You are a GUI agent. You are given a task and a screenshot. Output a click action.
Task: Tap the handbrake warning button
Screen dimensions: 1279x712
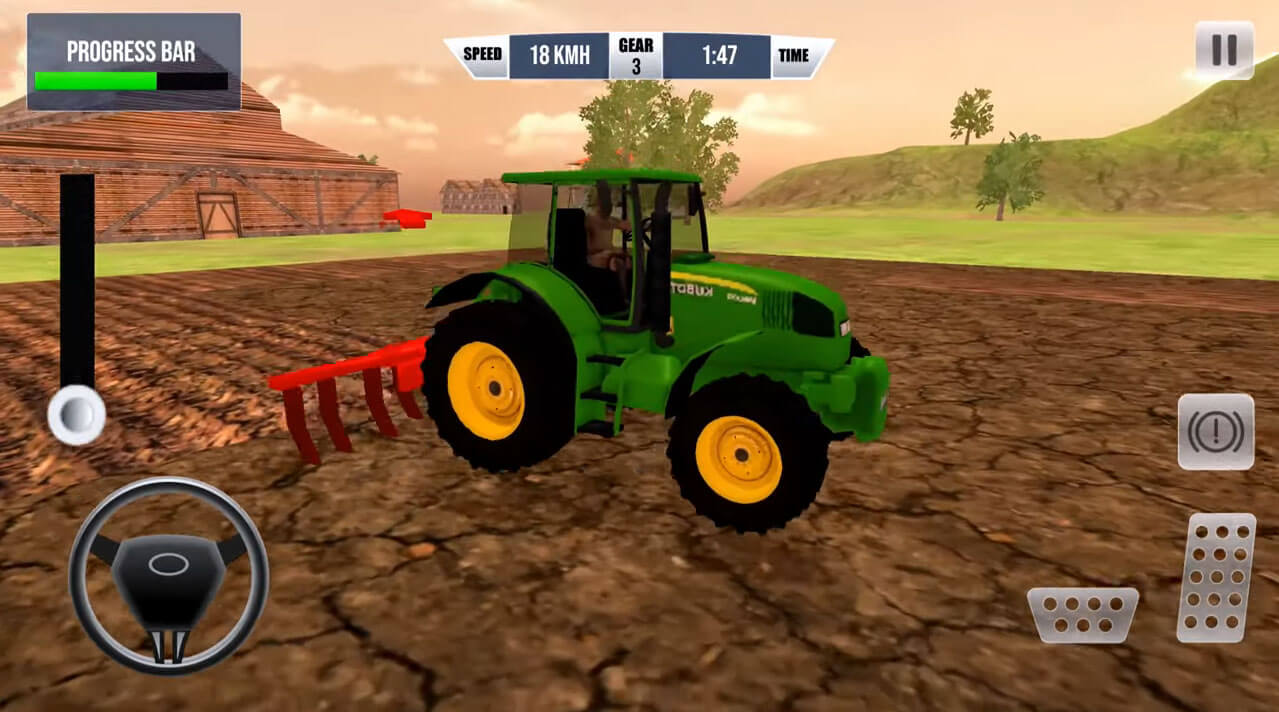coord(1215,432)
